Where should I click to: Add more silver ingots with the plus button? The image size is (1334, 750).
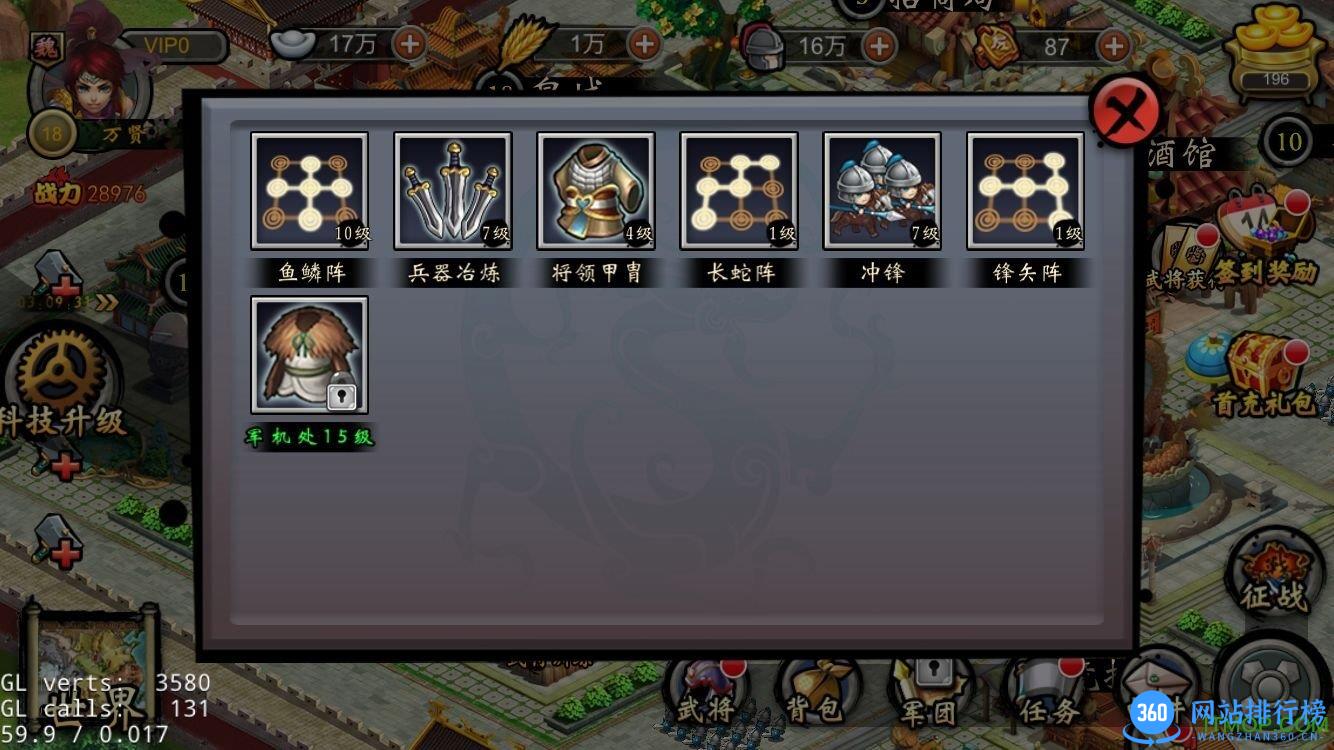point(411,44)
